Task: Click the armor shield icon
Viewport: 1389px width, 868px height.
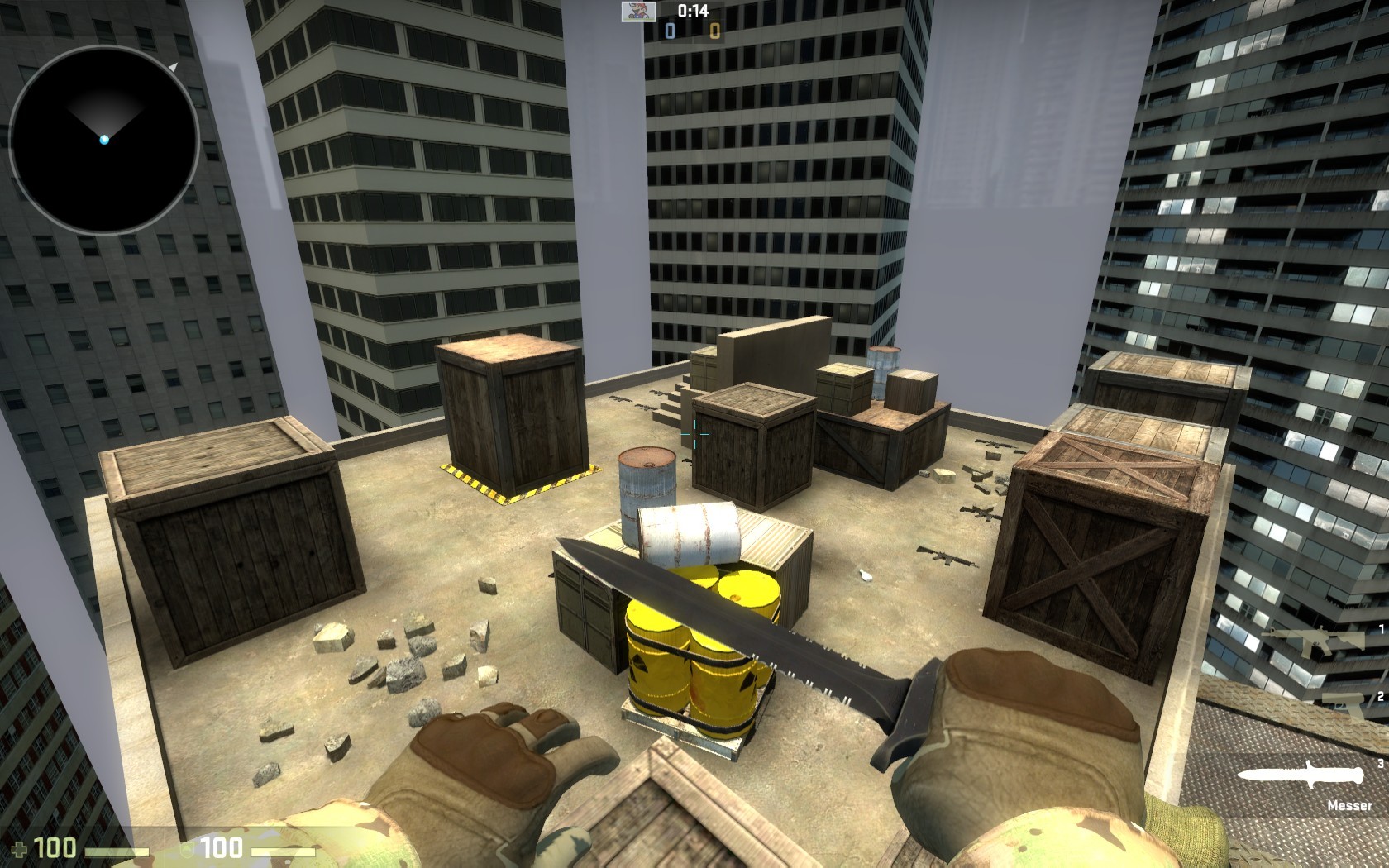Action: pyautogui.click(x=187, y=850)
